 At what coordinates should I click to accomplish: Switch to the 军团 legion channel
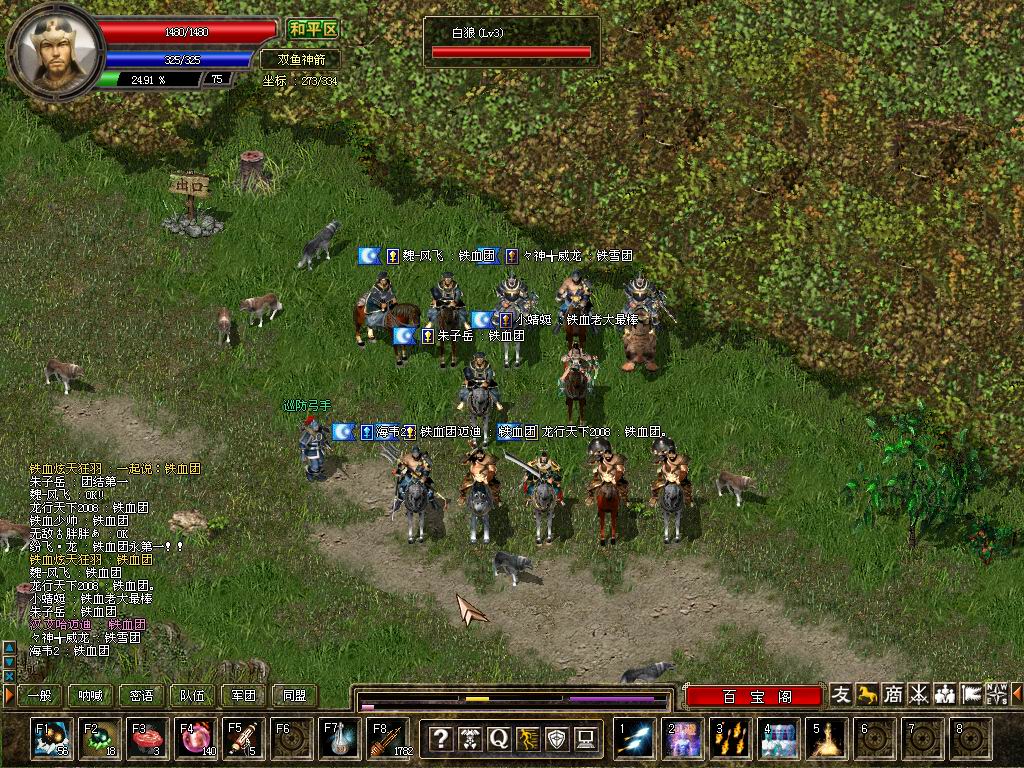point(243,695)
